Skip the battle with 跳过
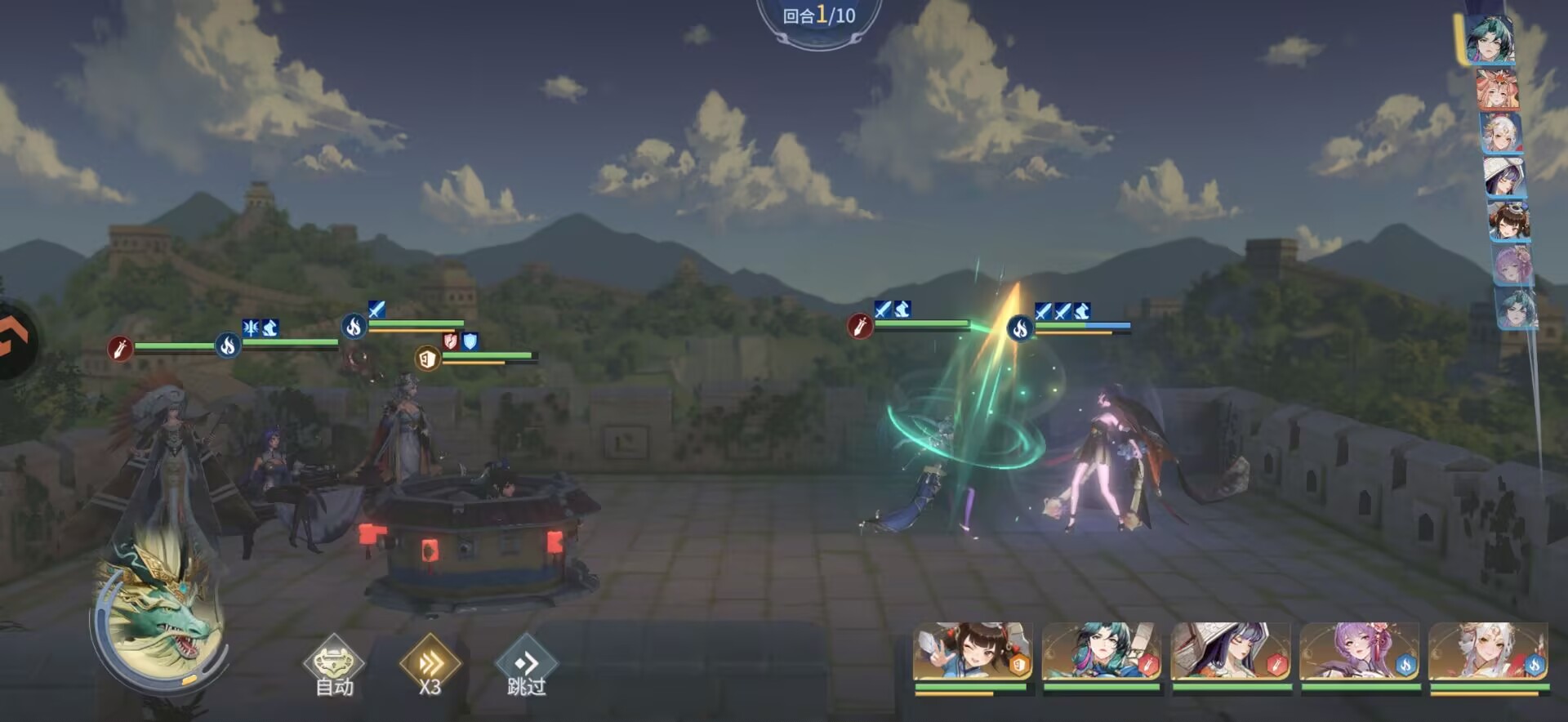 (x=527, y=666)
